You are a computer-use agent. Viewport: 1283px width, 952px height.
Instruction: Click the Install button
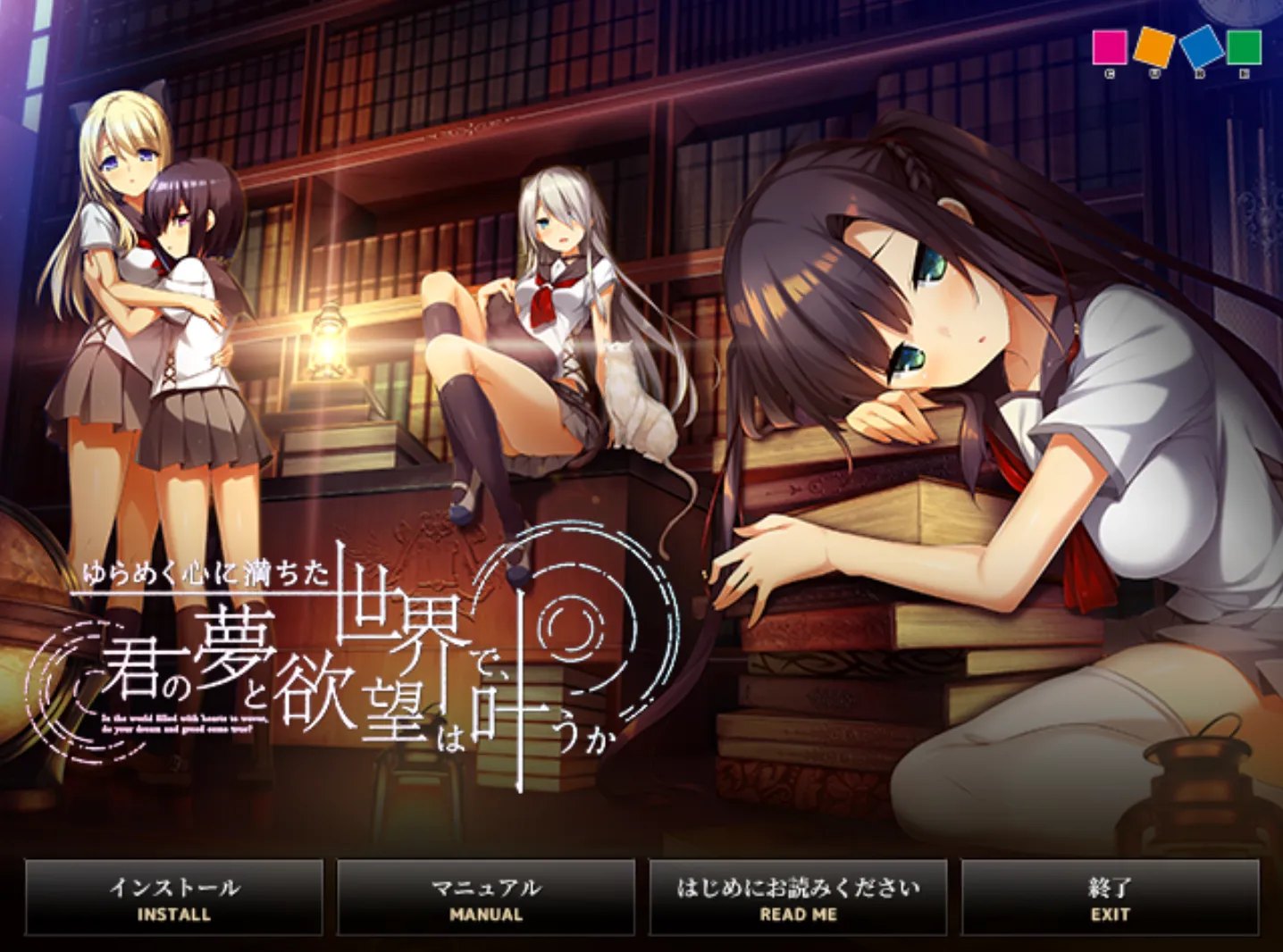174,898
